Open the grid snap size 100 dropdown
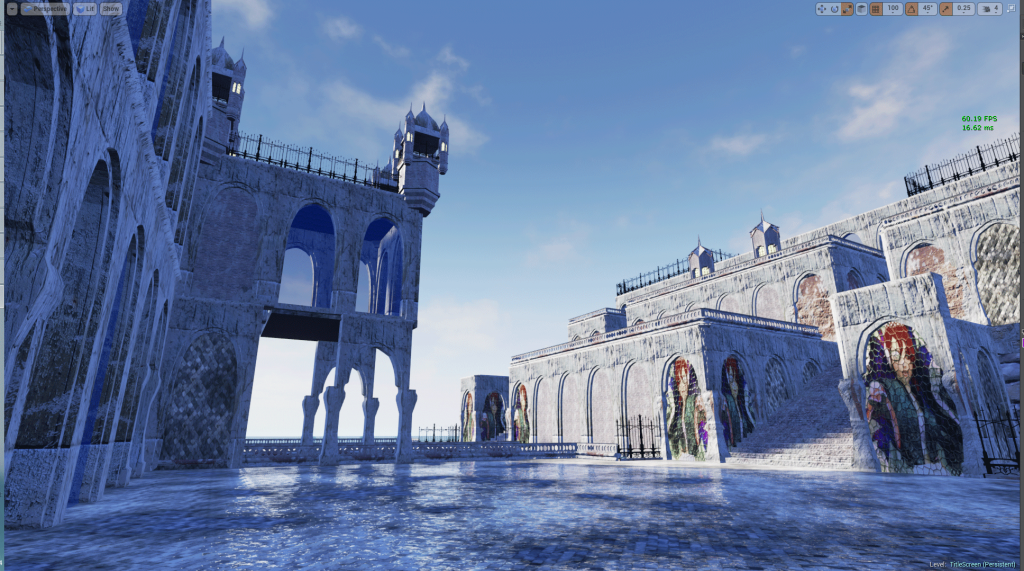This screenshot has width=1024, height=571. [x=893, y=9]
